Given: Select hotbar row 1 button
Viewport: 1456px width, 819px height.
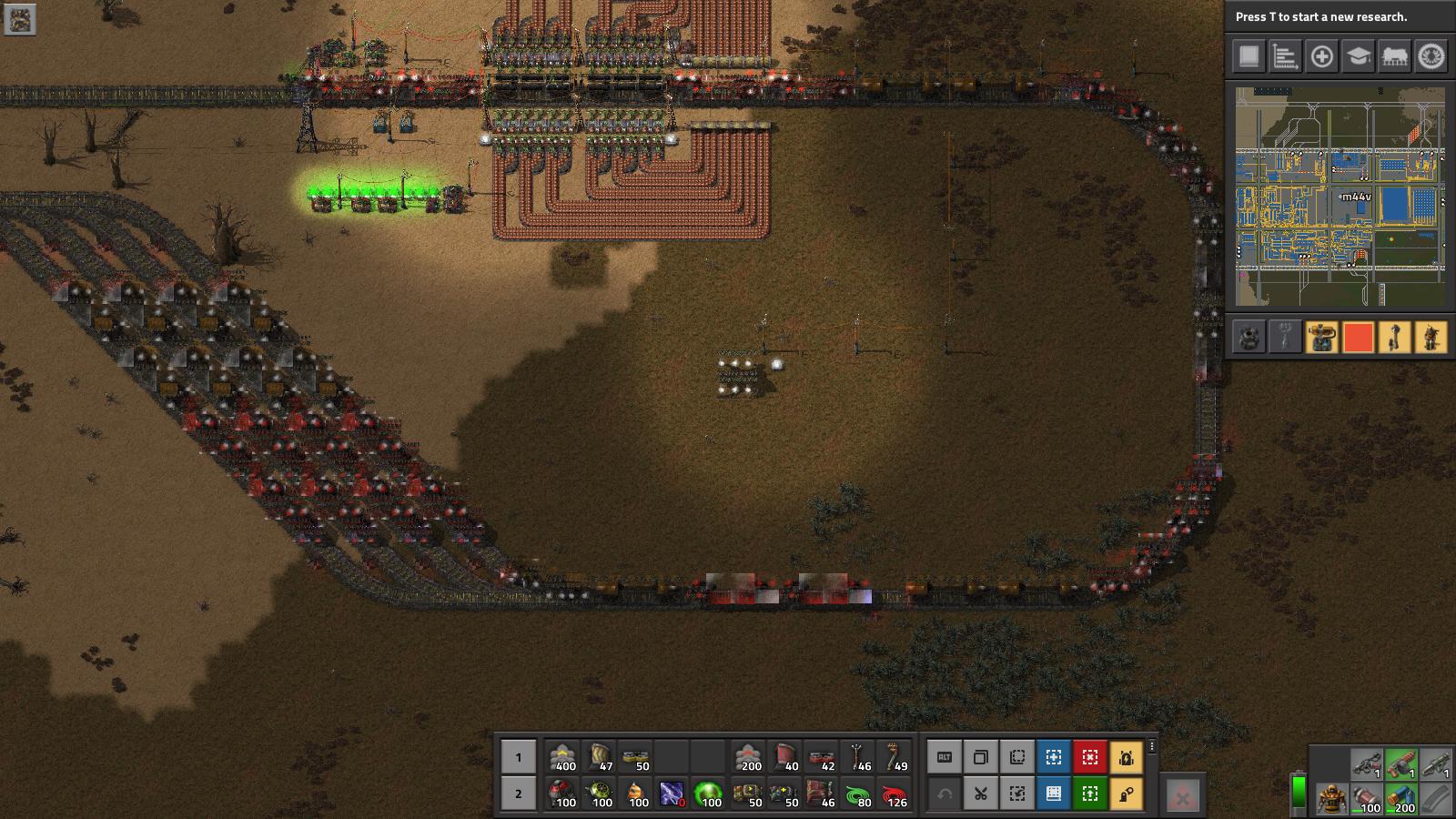Looking at the screenshot, I should coord(519,757).
